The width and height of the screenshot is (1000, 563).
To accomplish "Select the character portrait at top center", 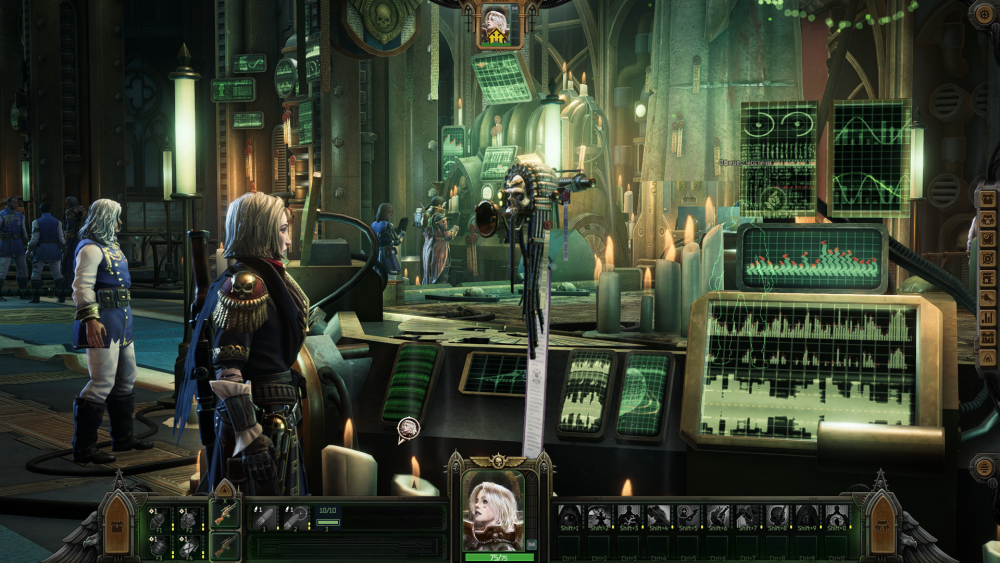I will 495,25.
